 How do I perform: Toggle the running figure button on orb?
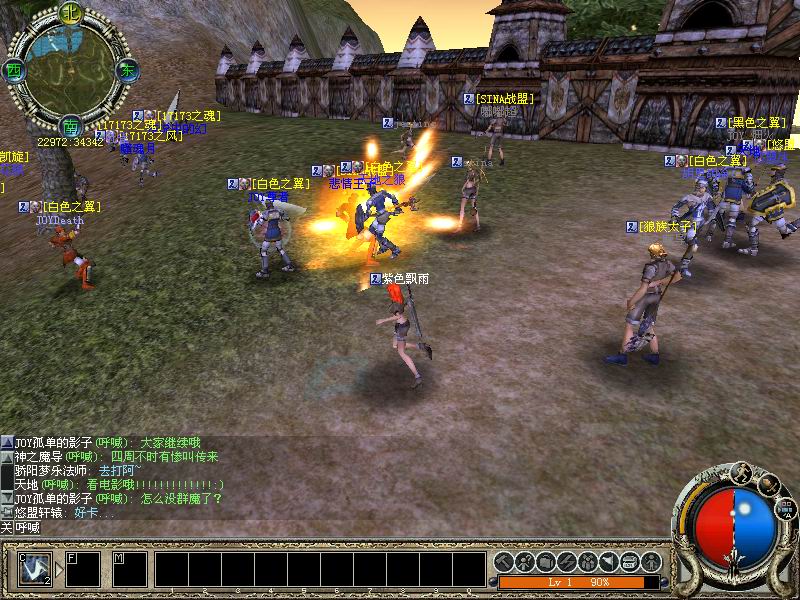pos(741,472)
